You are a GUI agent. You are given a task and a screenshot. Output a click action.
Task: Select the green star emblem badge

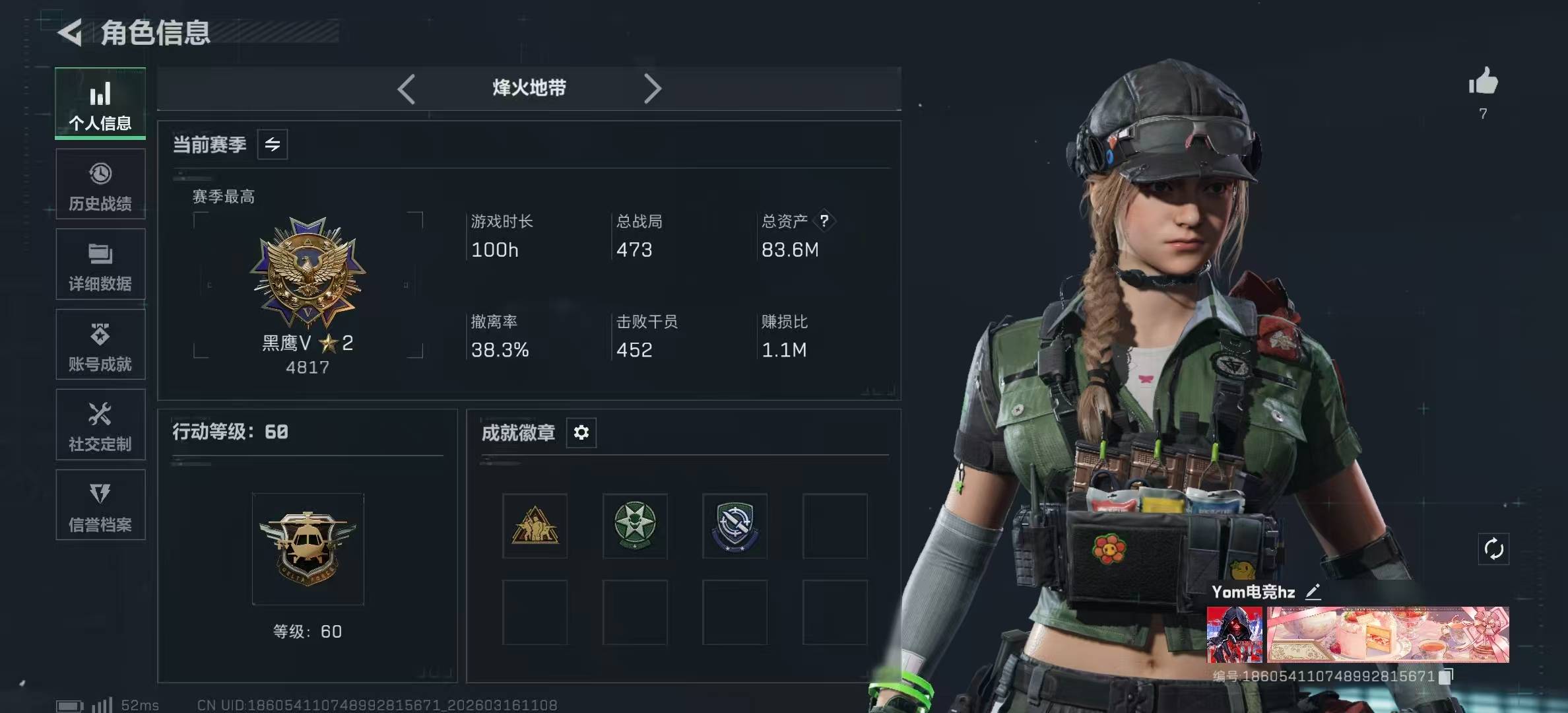click(x=635, y=526)
